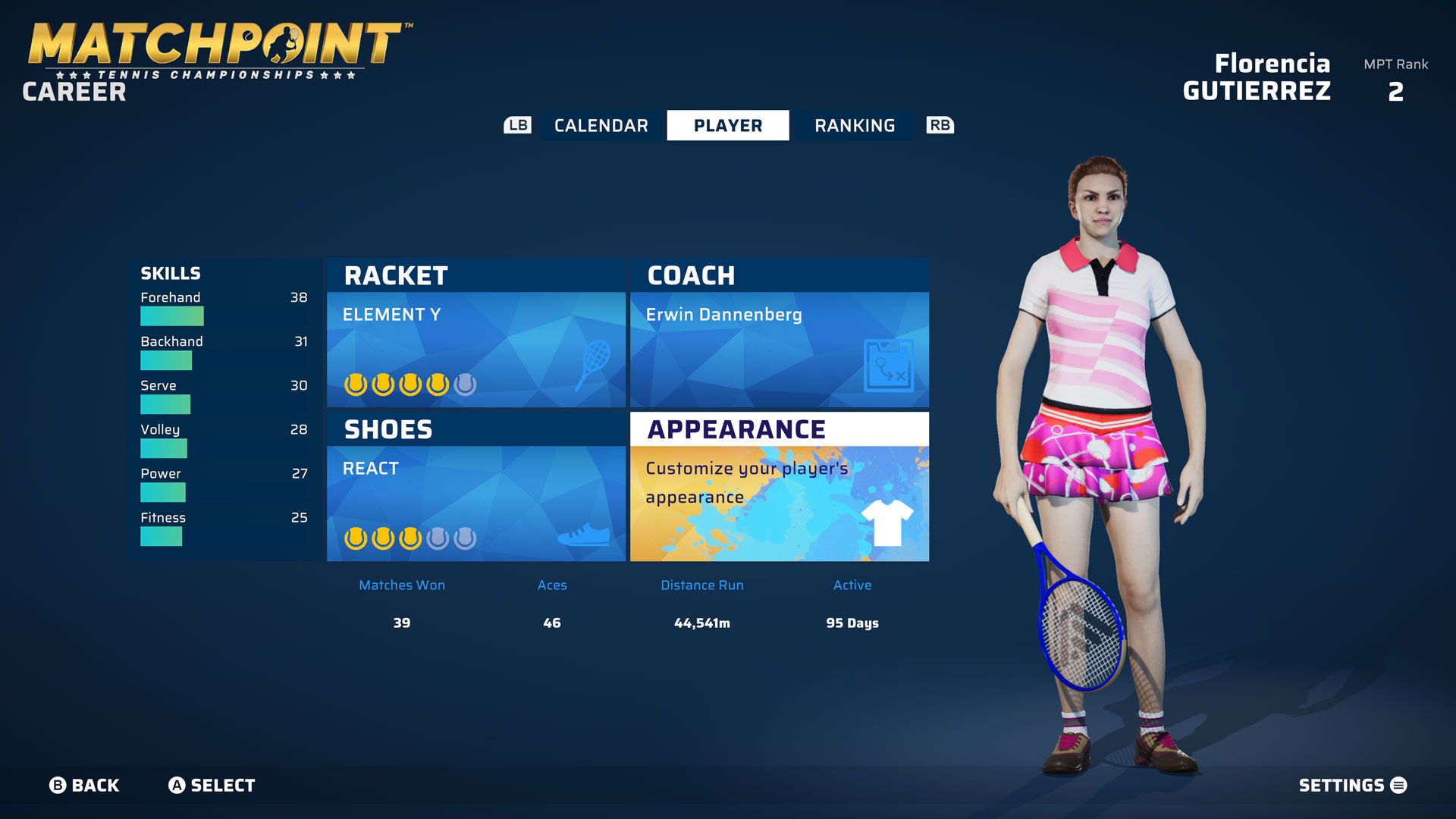
Task: Go back from the career screen
Action: coord(84,786)
